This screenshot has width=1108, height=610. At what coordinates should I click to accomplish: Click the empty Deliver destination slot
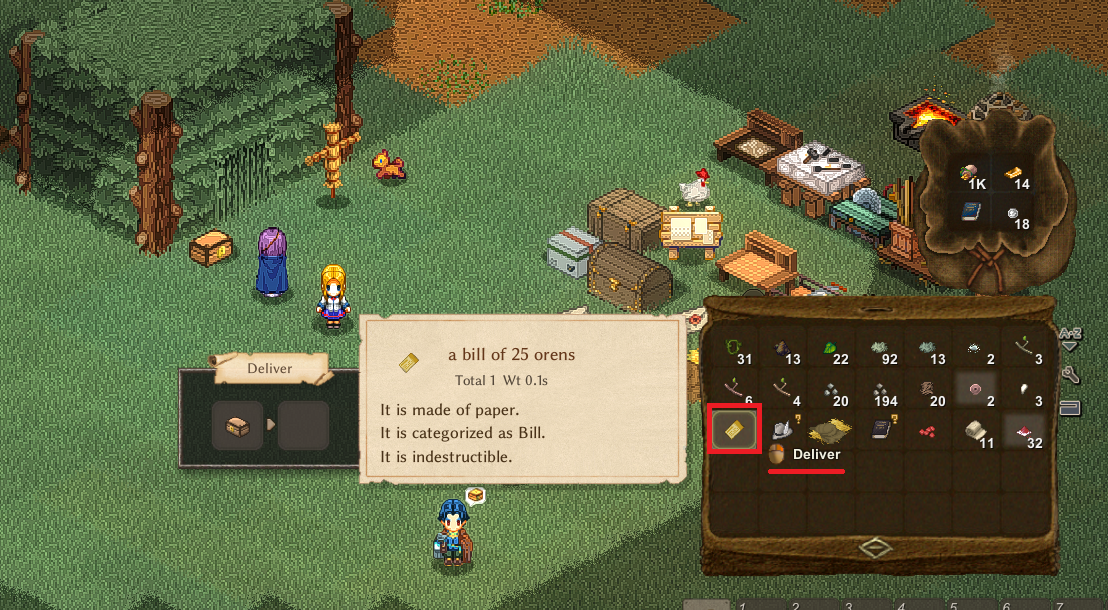[x=303, y=426]
